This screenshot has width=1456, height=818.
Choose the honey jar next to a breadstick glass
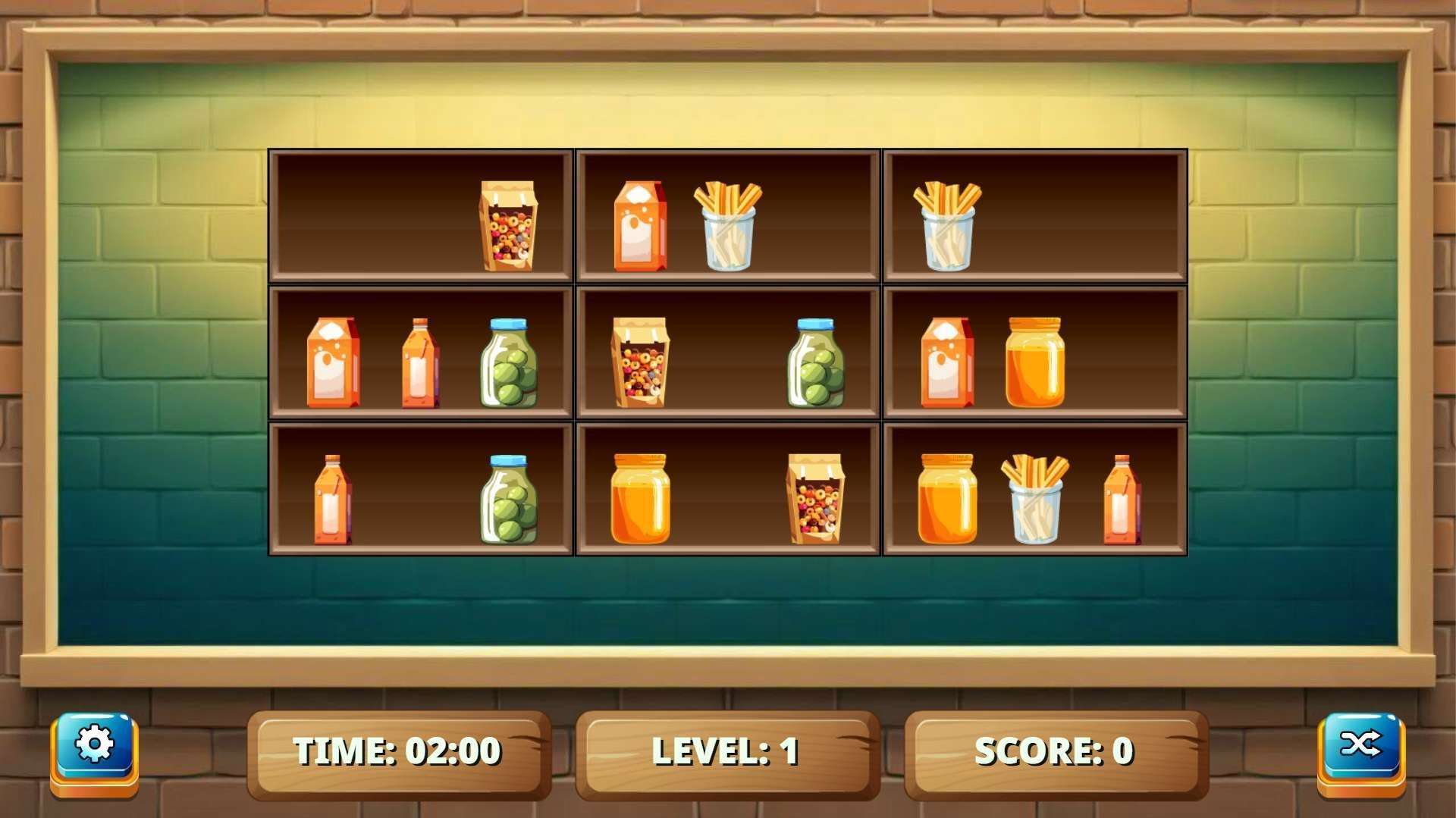tap(947, 499)
